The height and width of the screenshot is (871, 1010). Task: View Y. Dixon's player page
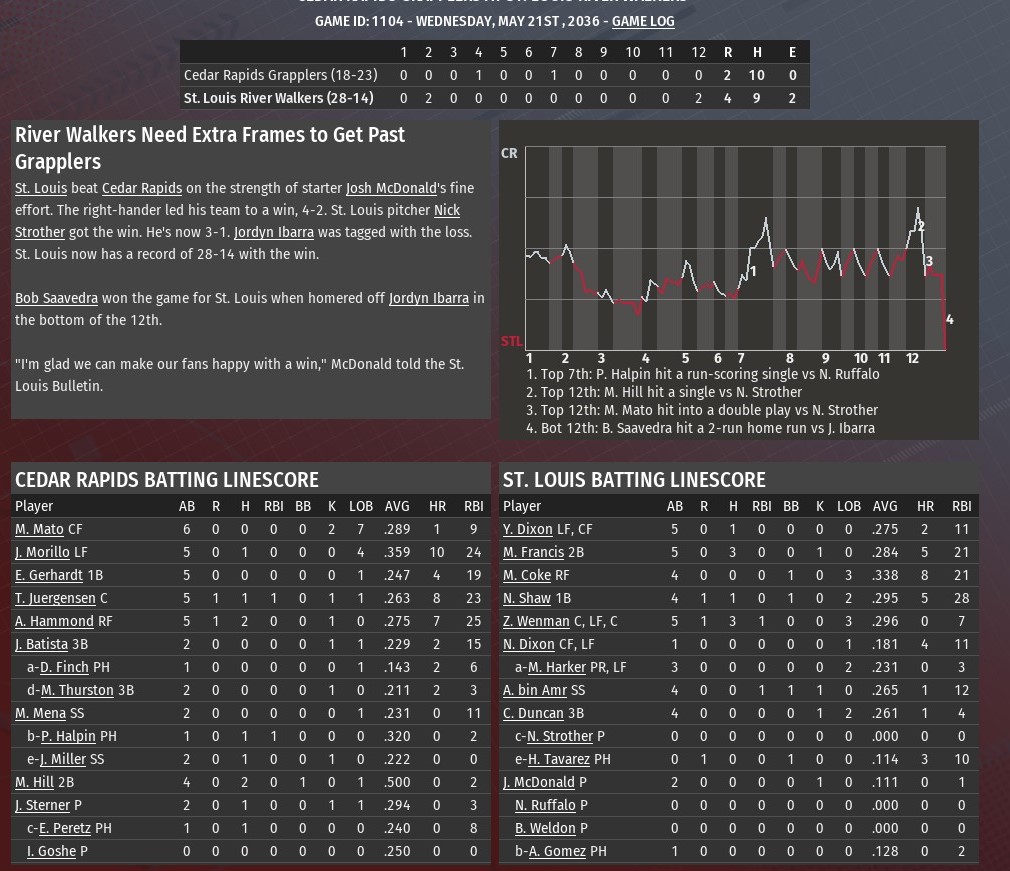pyautogui.click(x=527, y=529)
